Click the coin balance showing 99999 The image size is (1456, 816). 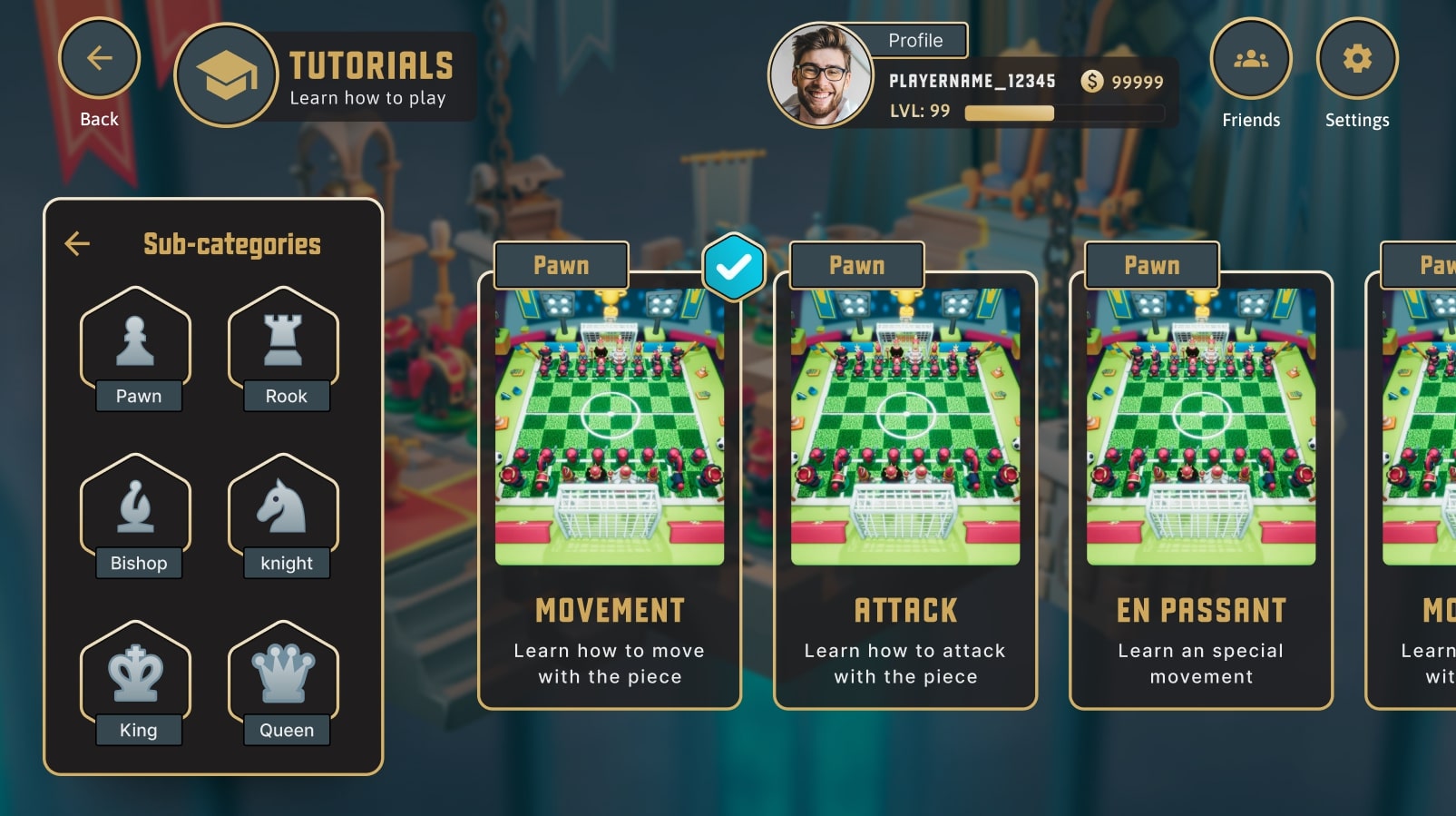pyautogui.click(x=1123, y=82)
